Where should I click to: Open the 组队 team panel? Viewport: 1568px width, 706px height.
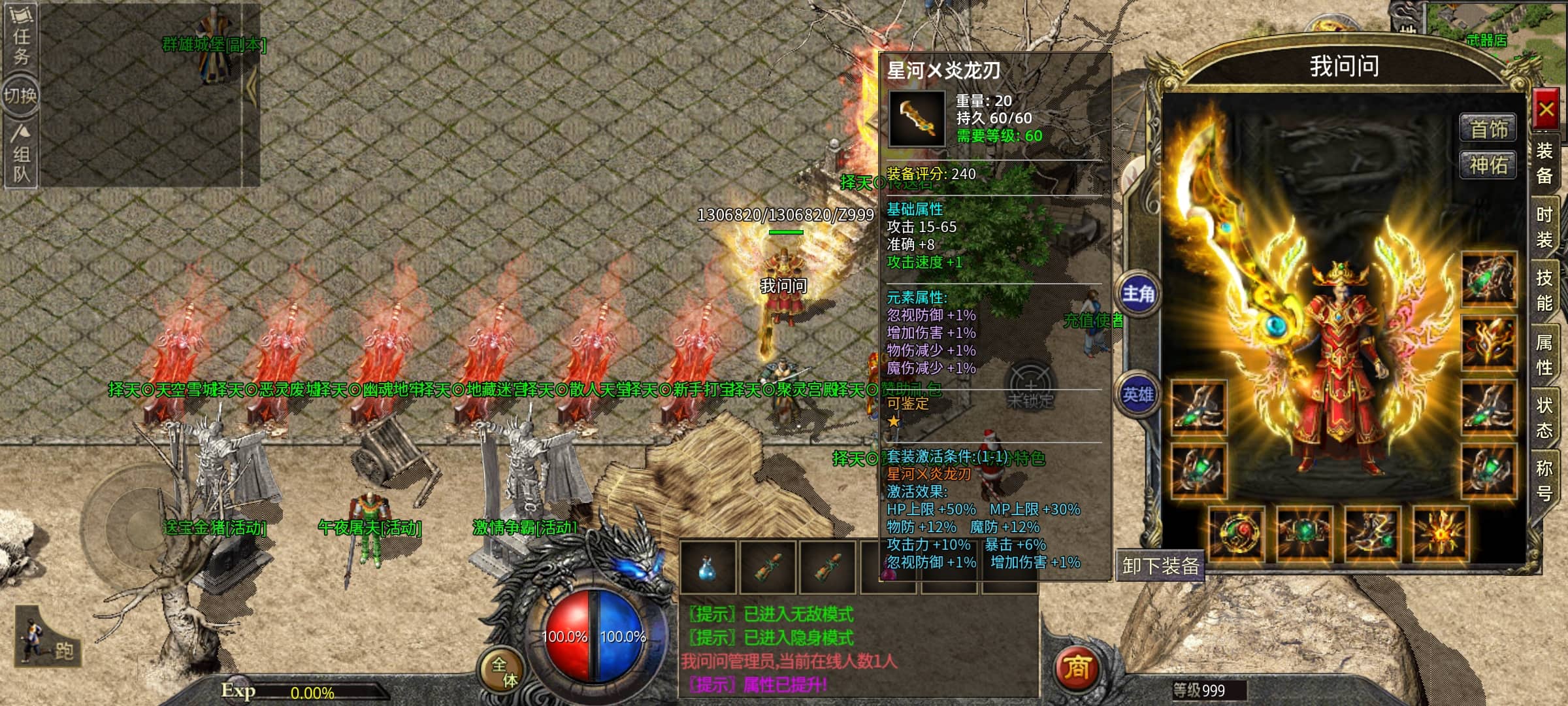pyautogui.click(x=21, y=156)
